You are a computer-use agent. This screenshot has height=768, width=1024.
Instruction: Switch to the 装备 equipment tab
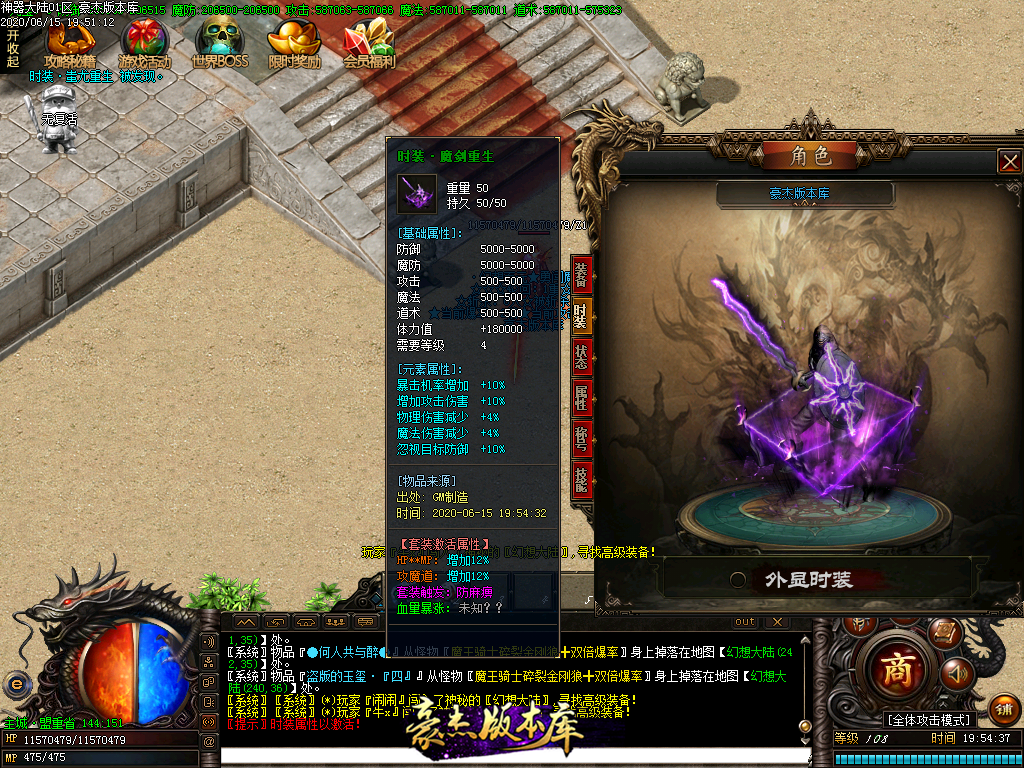tap(582, 275)
